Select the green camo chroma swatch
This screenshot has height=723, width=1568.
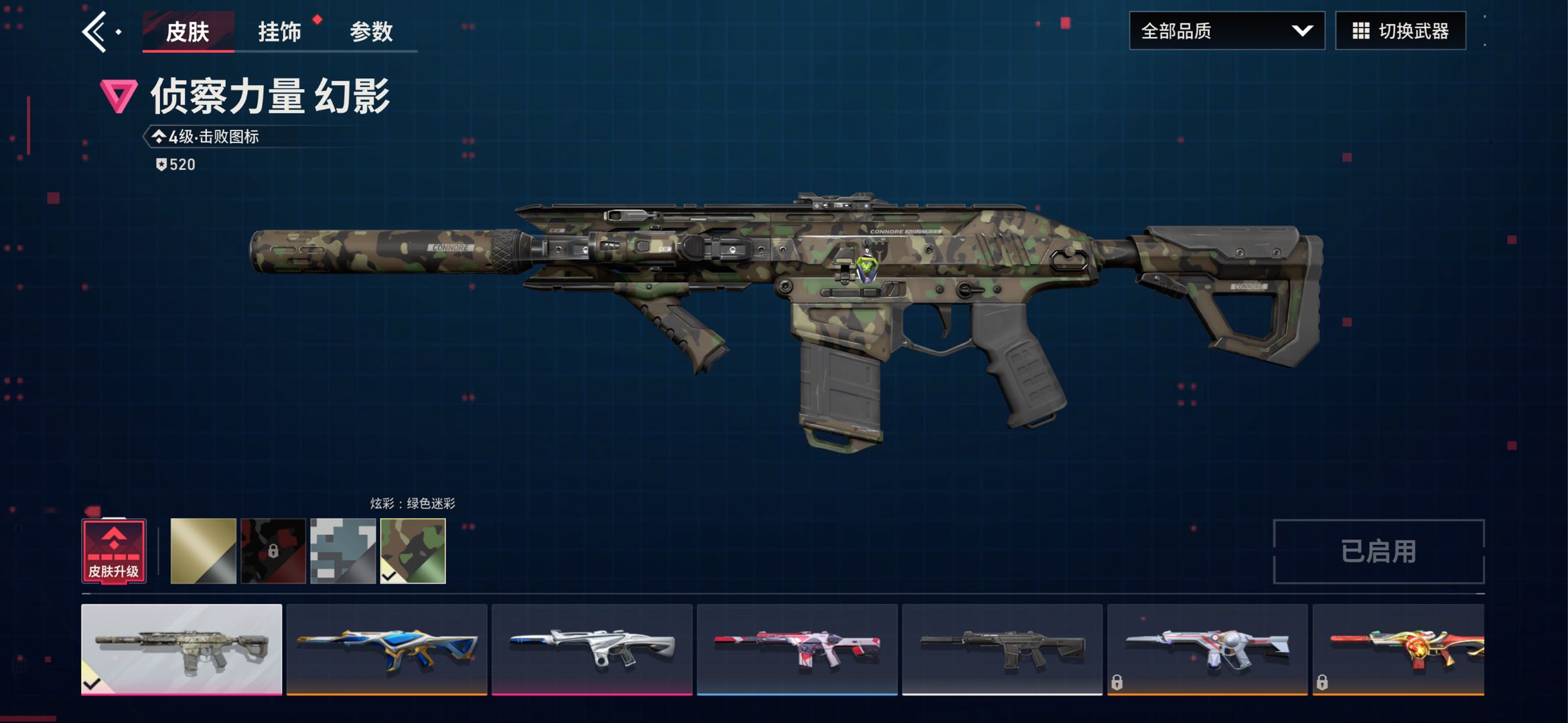point(413,551)
